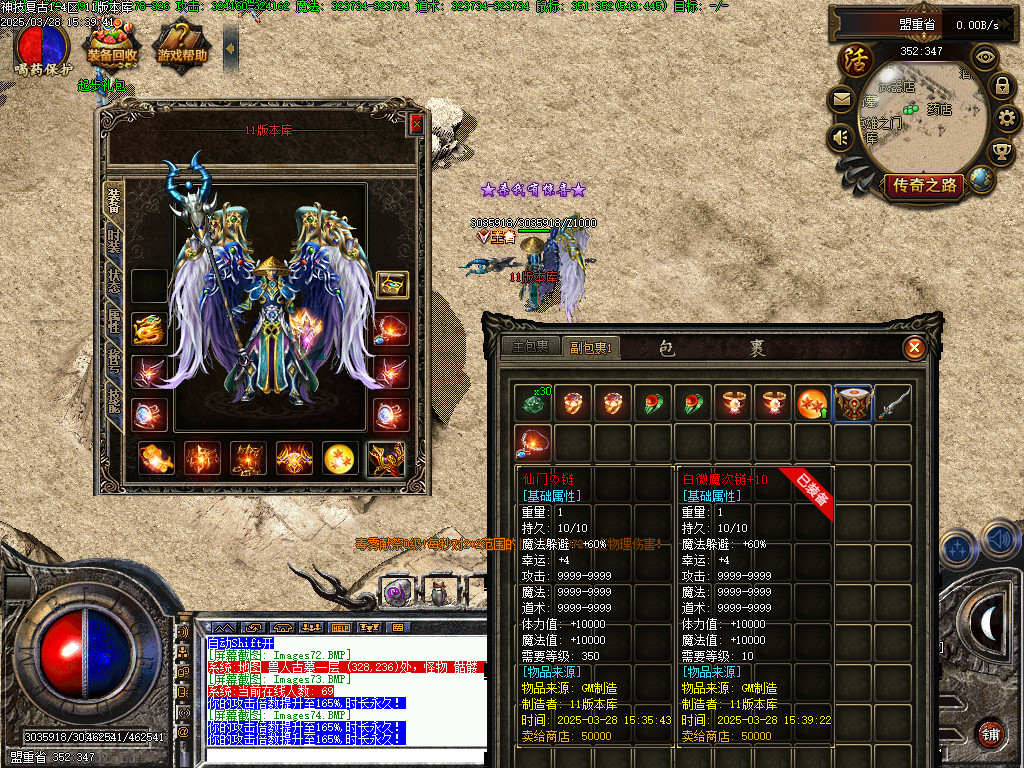Select the highlighted drum item in the bag
Viewport: 1024px width, 768px height.
pyautogui.click(x=853, y=404)
